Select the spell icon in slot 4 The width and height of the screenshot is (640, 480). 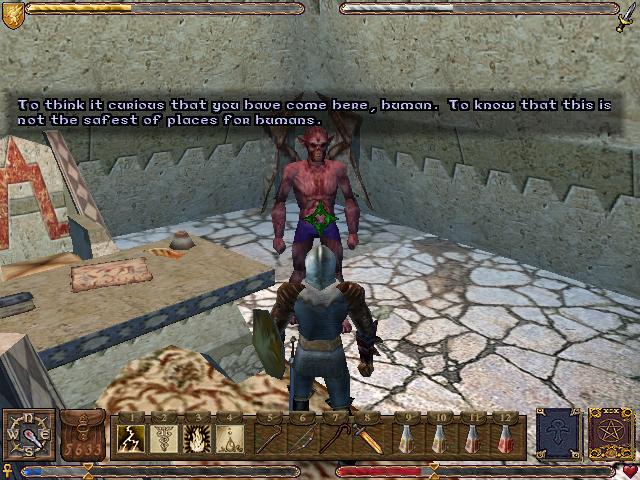coord(231,437)
